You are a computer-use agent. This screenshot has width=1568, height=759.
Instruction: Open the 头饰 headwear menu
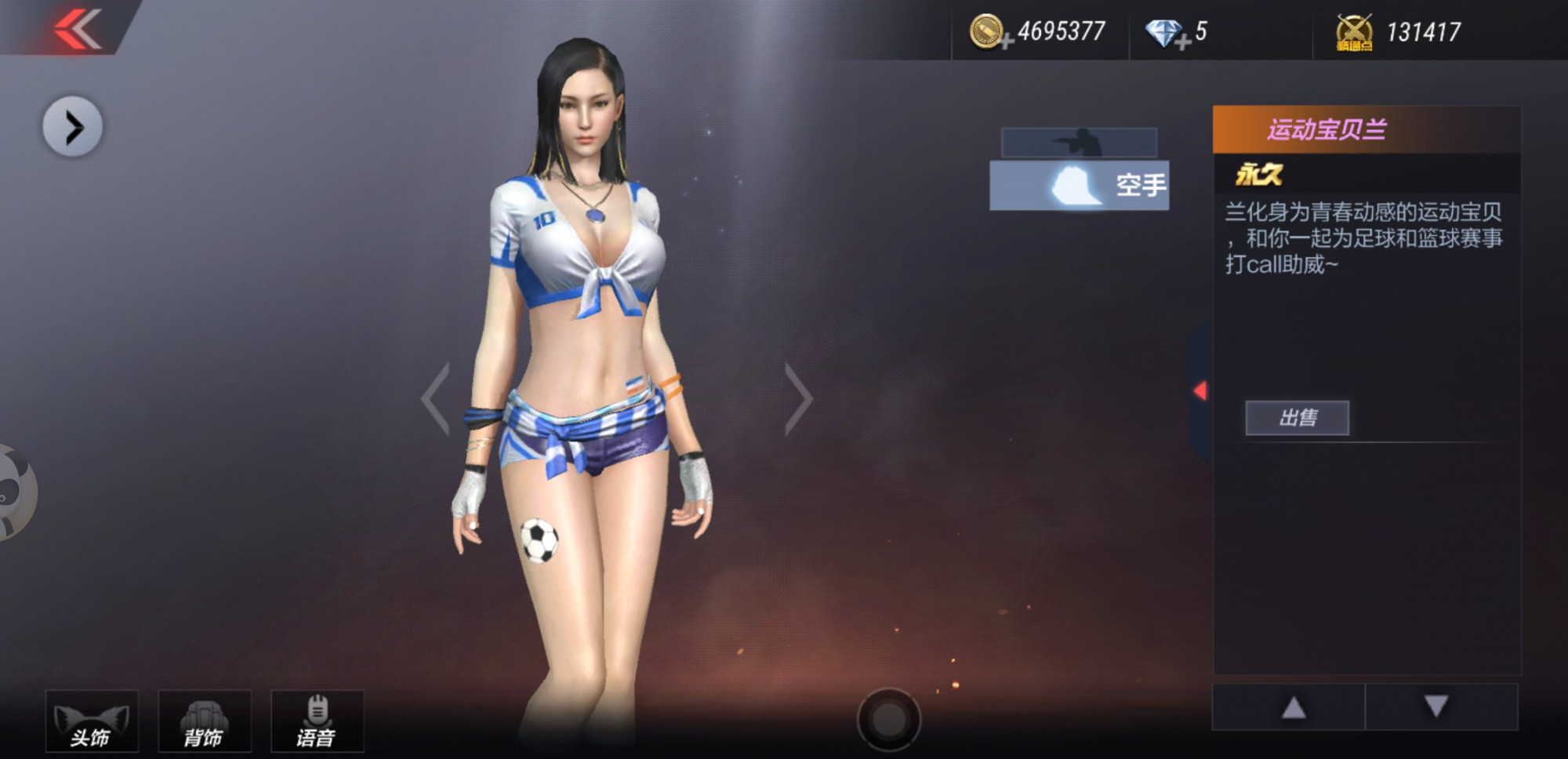92,721
